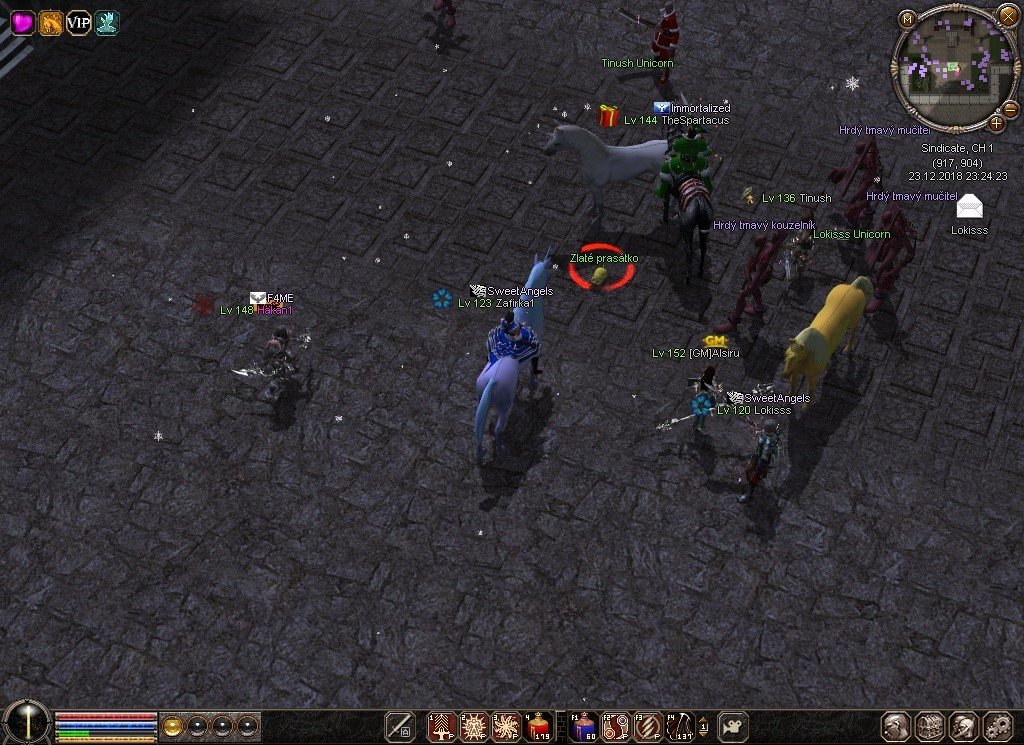Zoom in the minimap with the plus button
This screenshot has height=745, width=1024.
(x=996, y=123)
